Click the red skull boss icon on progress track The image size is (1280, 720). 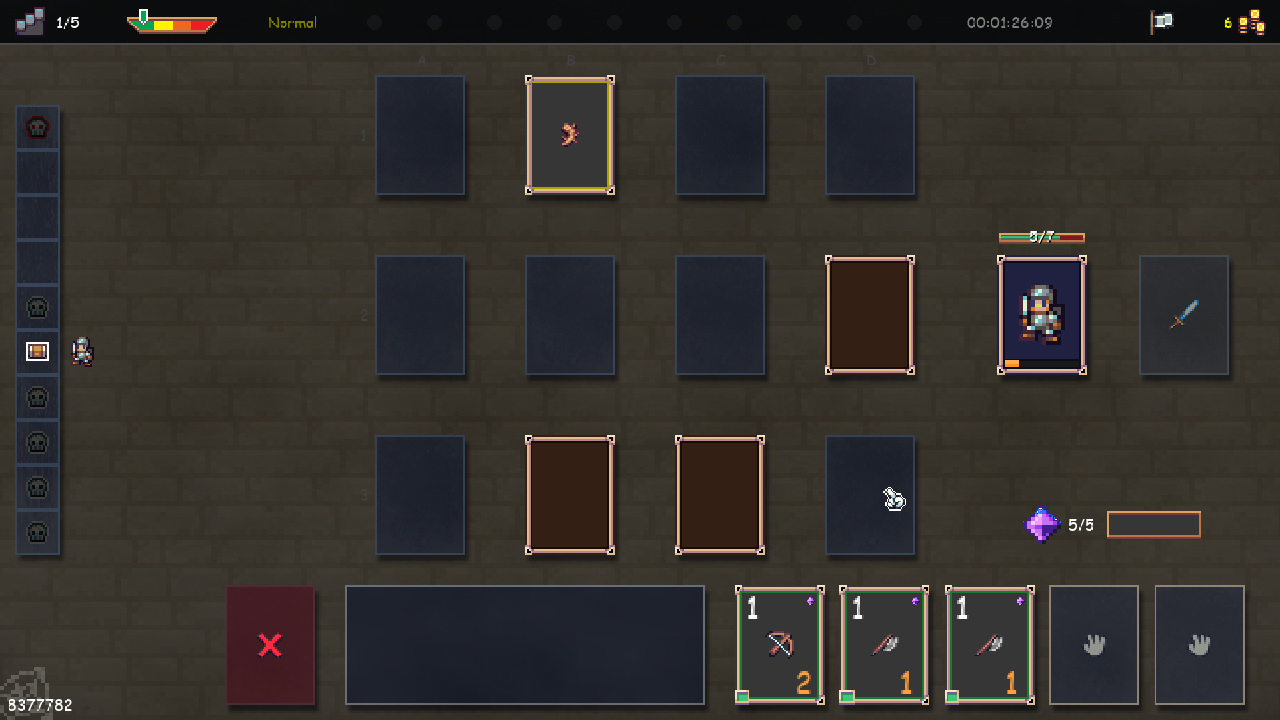[37, 126]
